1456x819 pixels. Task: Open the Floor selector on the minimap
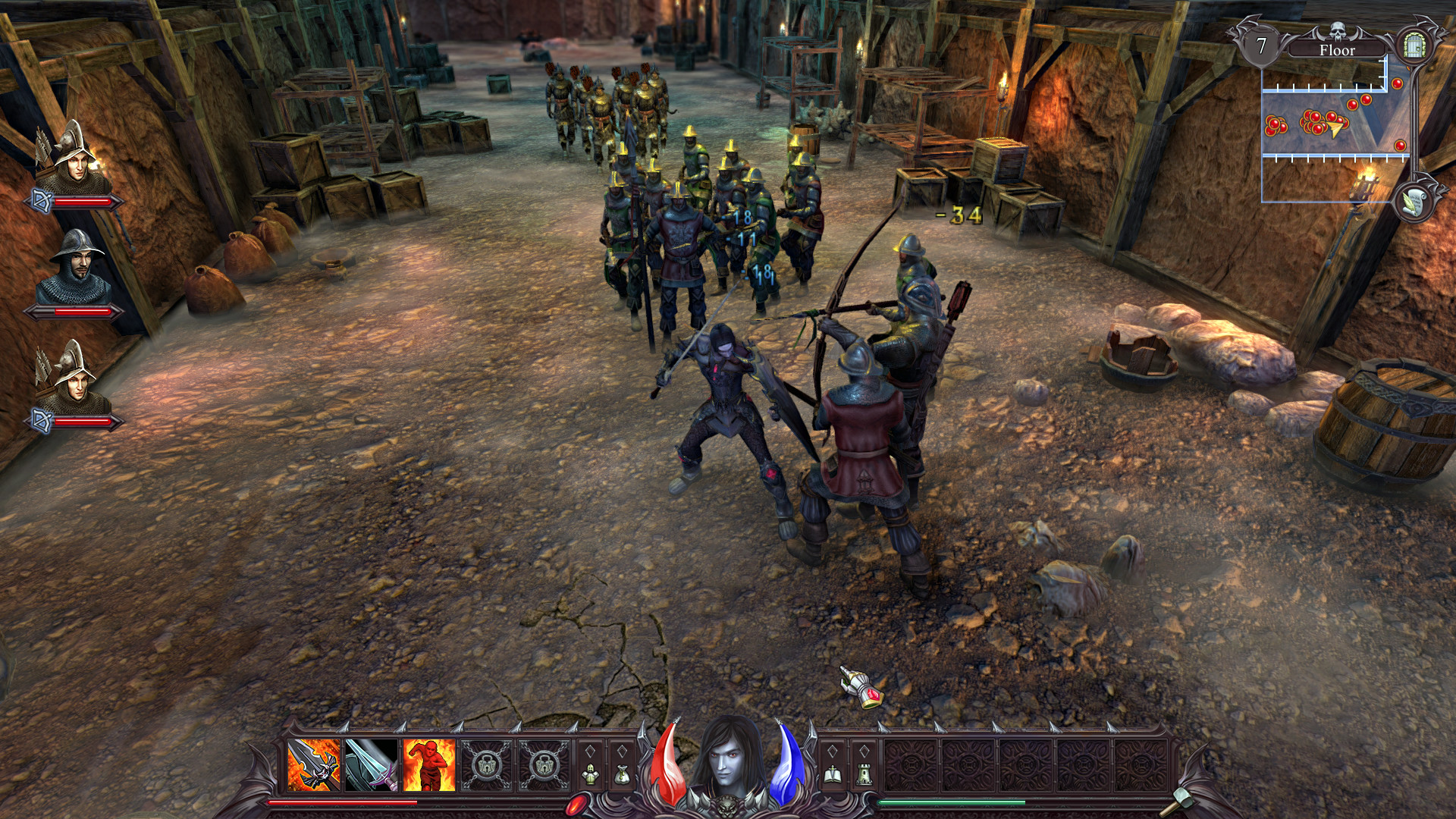point(1338,50)
